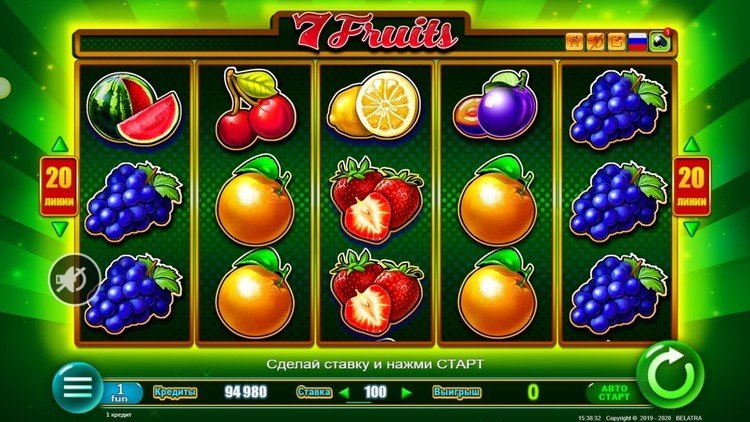Viewport: 750px width, 422px height.
Task: Open the spade icon with notification badge
Action: tap(659, 42)
